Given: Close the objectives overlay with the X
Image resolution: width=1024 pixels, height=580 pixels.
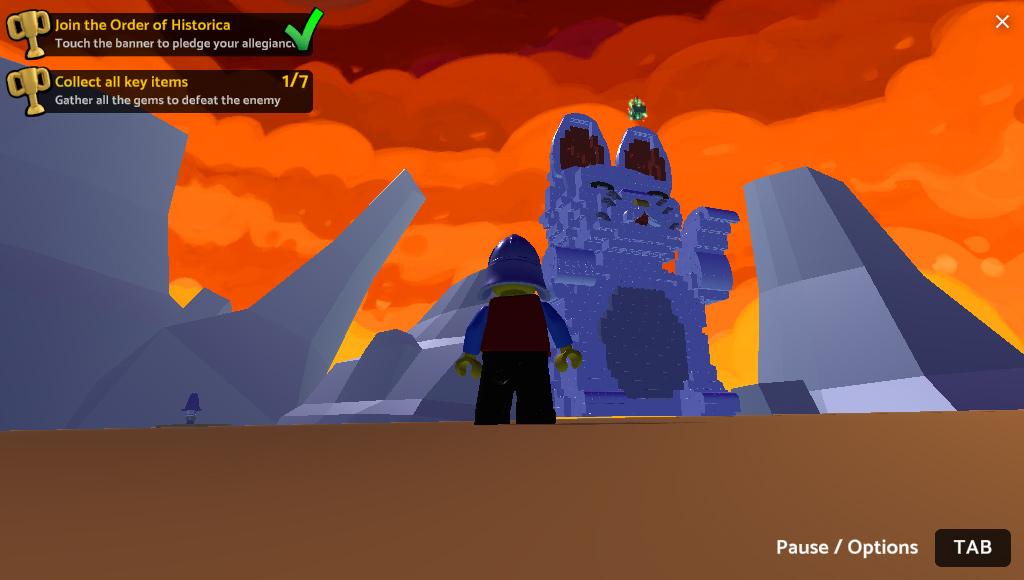Looking at the screenshot, I should [1002, 22].
